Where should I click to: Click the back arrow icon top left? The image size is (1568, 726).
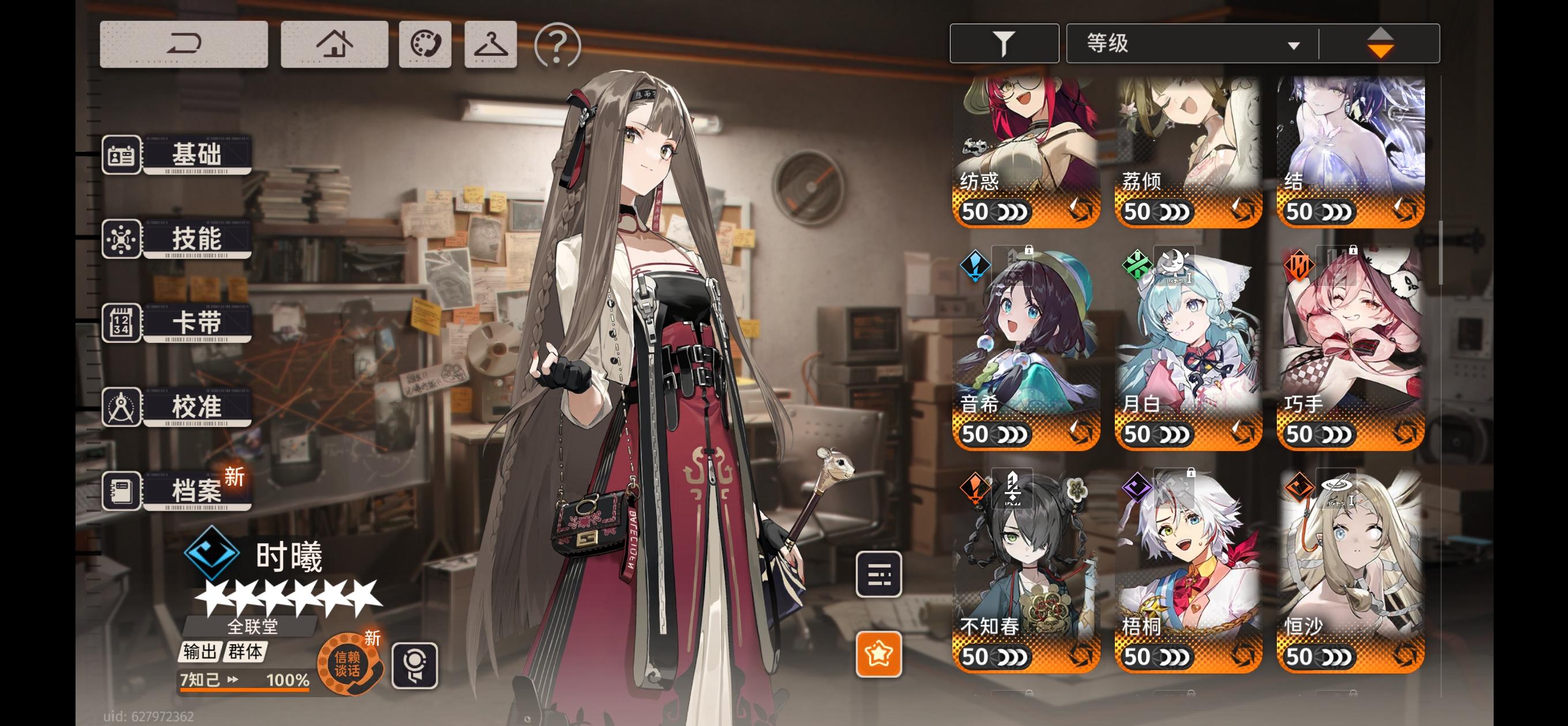pos(183,45)
